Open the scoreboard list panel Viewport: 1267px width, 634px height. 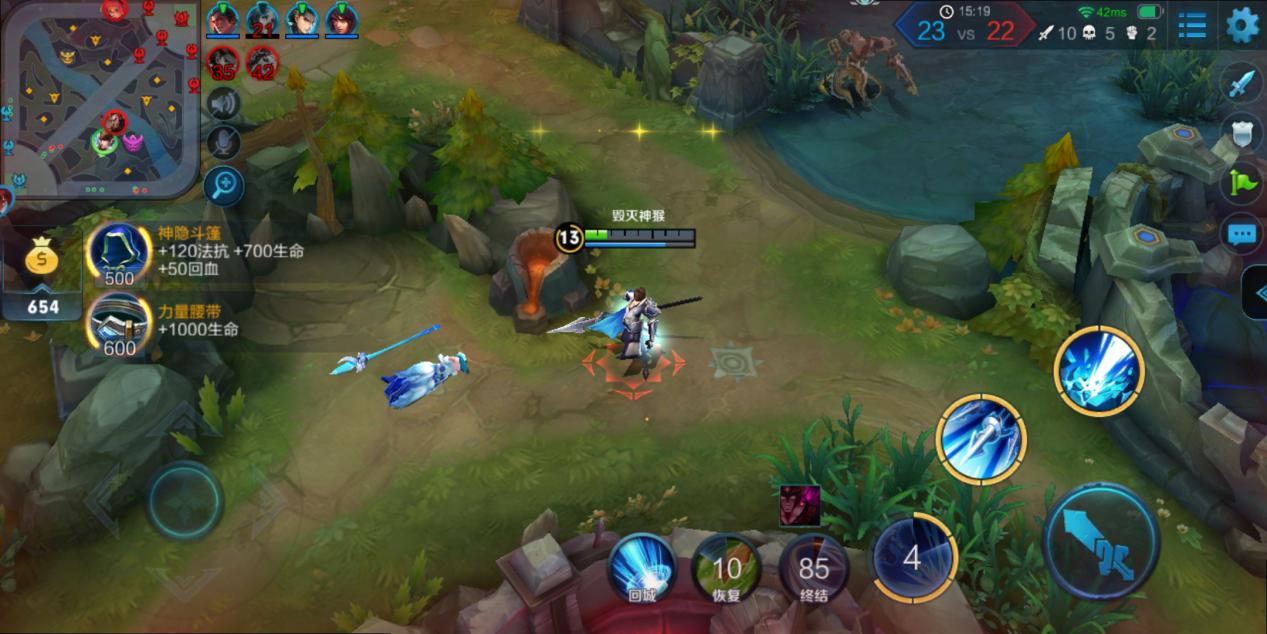click(1191, 25)
